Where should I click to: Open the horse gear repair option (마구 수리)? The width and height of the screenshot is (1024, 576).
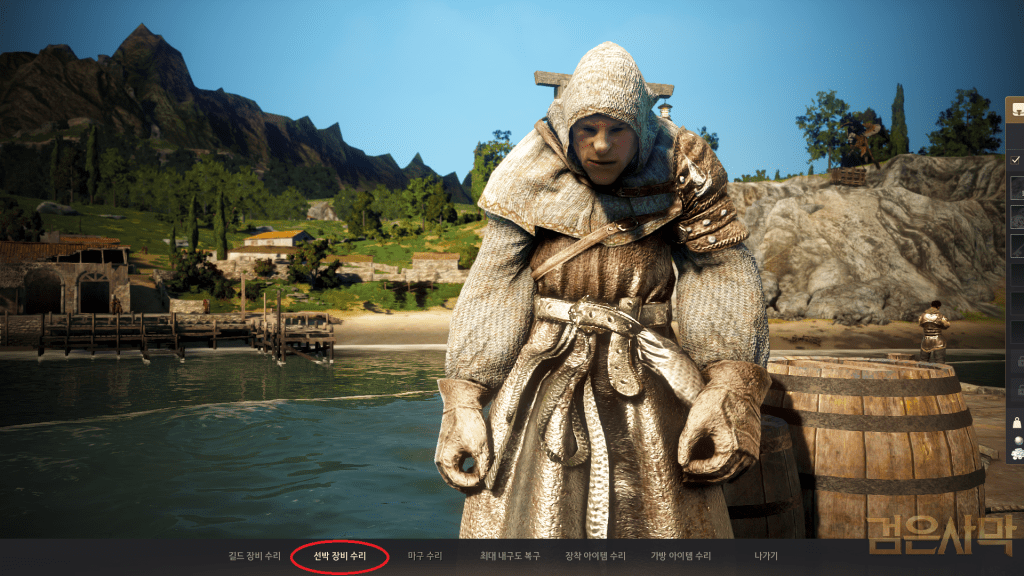coord(425,556)
